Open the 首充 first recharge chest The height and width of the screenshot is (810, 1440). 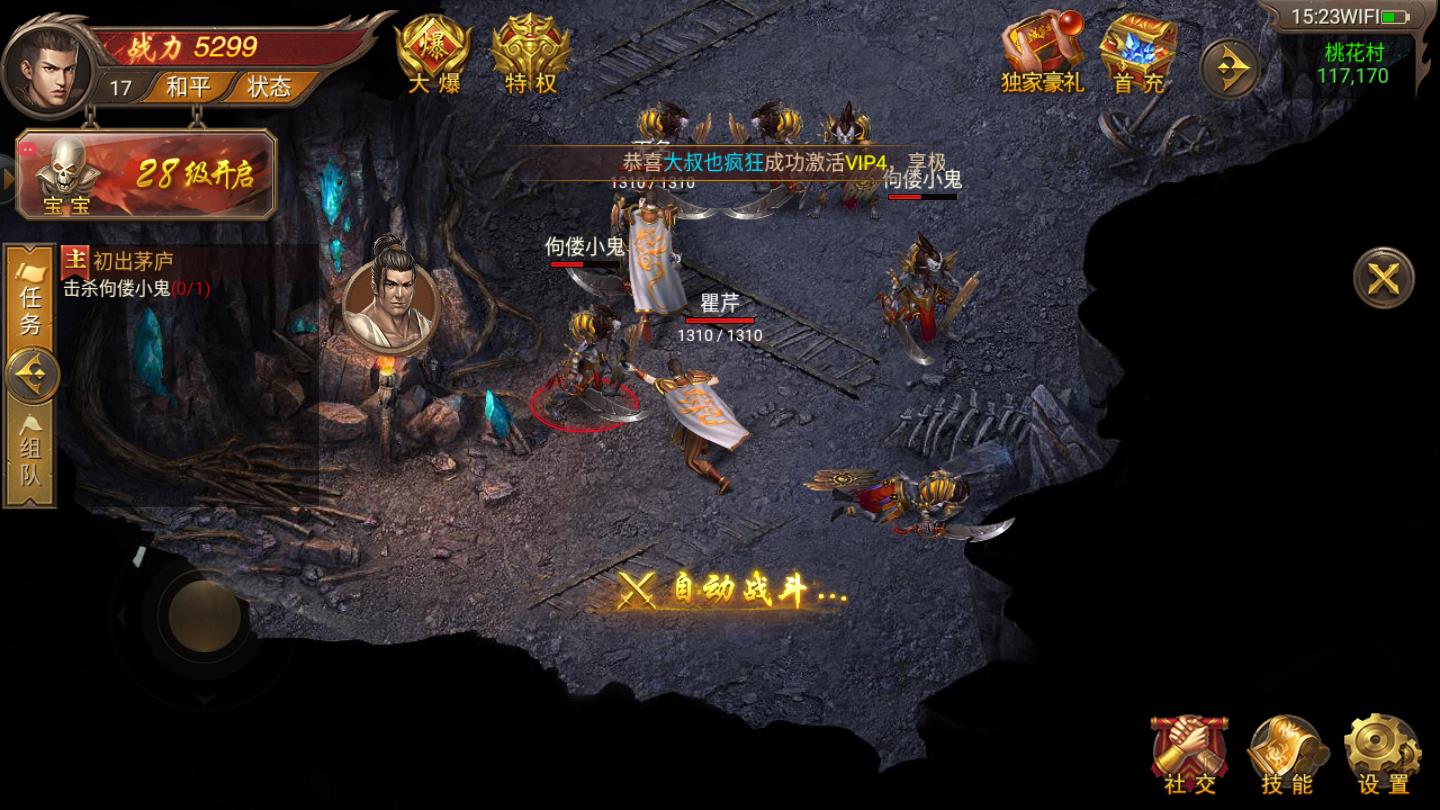point(1139,55)
